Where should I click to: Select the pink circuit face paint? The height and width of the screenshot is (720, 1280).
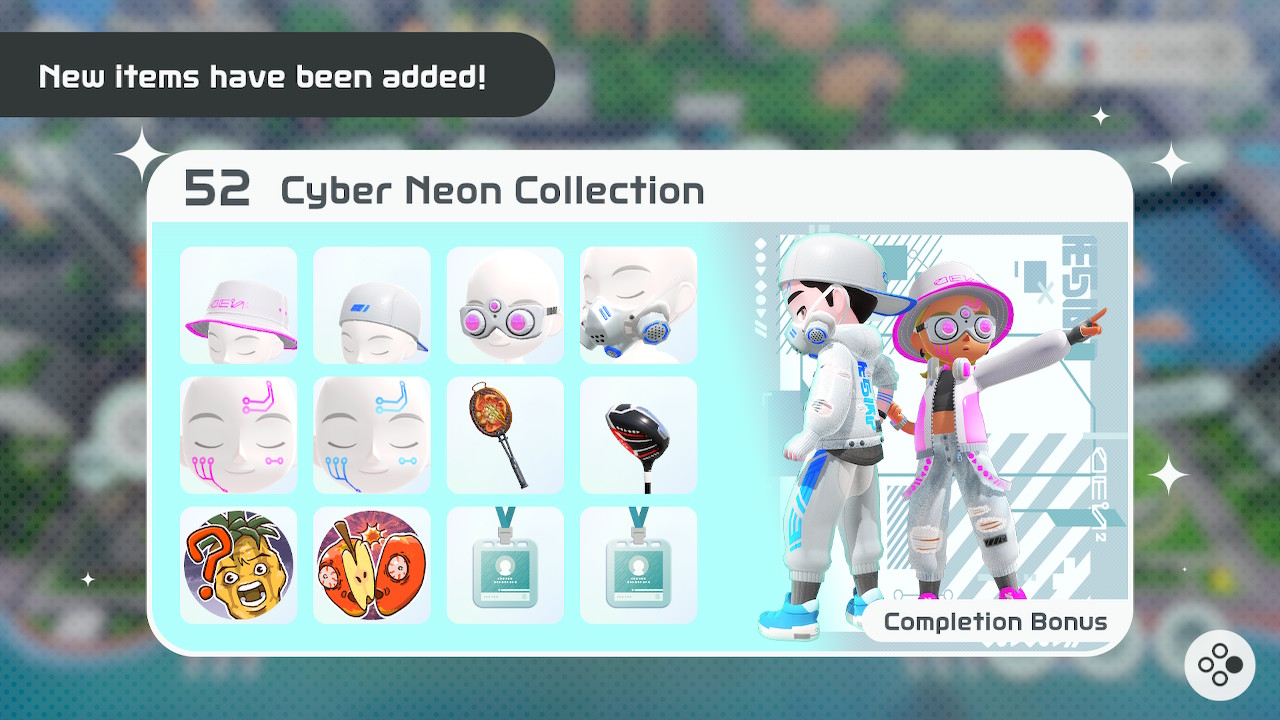point(238,435)
